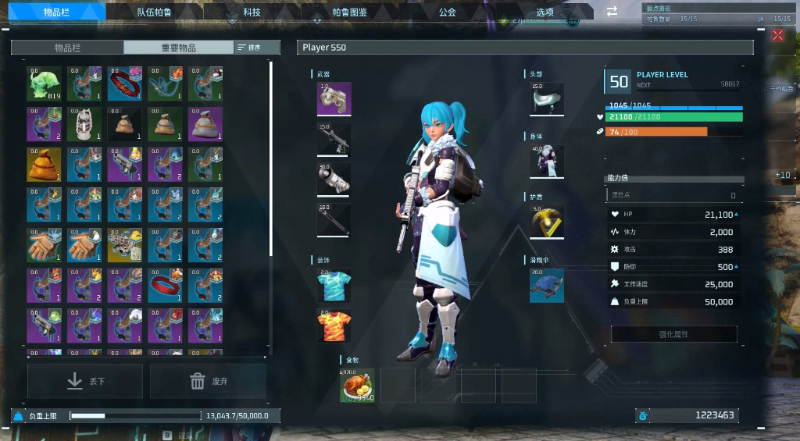
Task: Select the blue glider slot
Action: point(547,285)
